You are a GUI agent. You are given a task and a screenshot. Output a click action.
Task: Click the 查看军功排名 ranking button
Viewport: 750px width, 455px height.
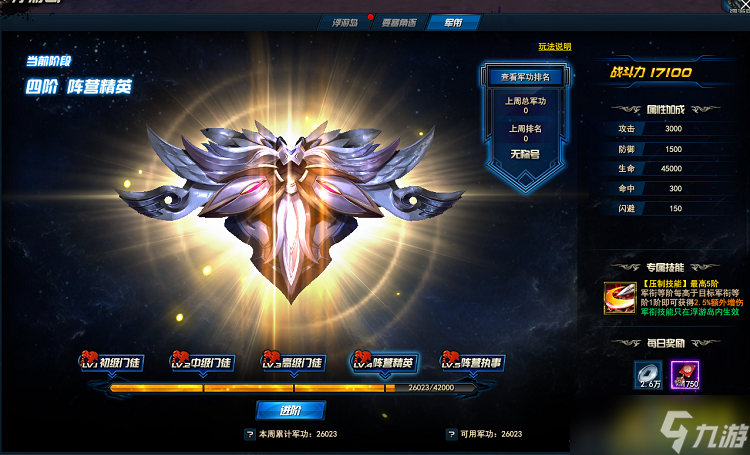click(525, 77)
